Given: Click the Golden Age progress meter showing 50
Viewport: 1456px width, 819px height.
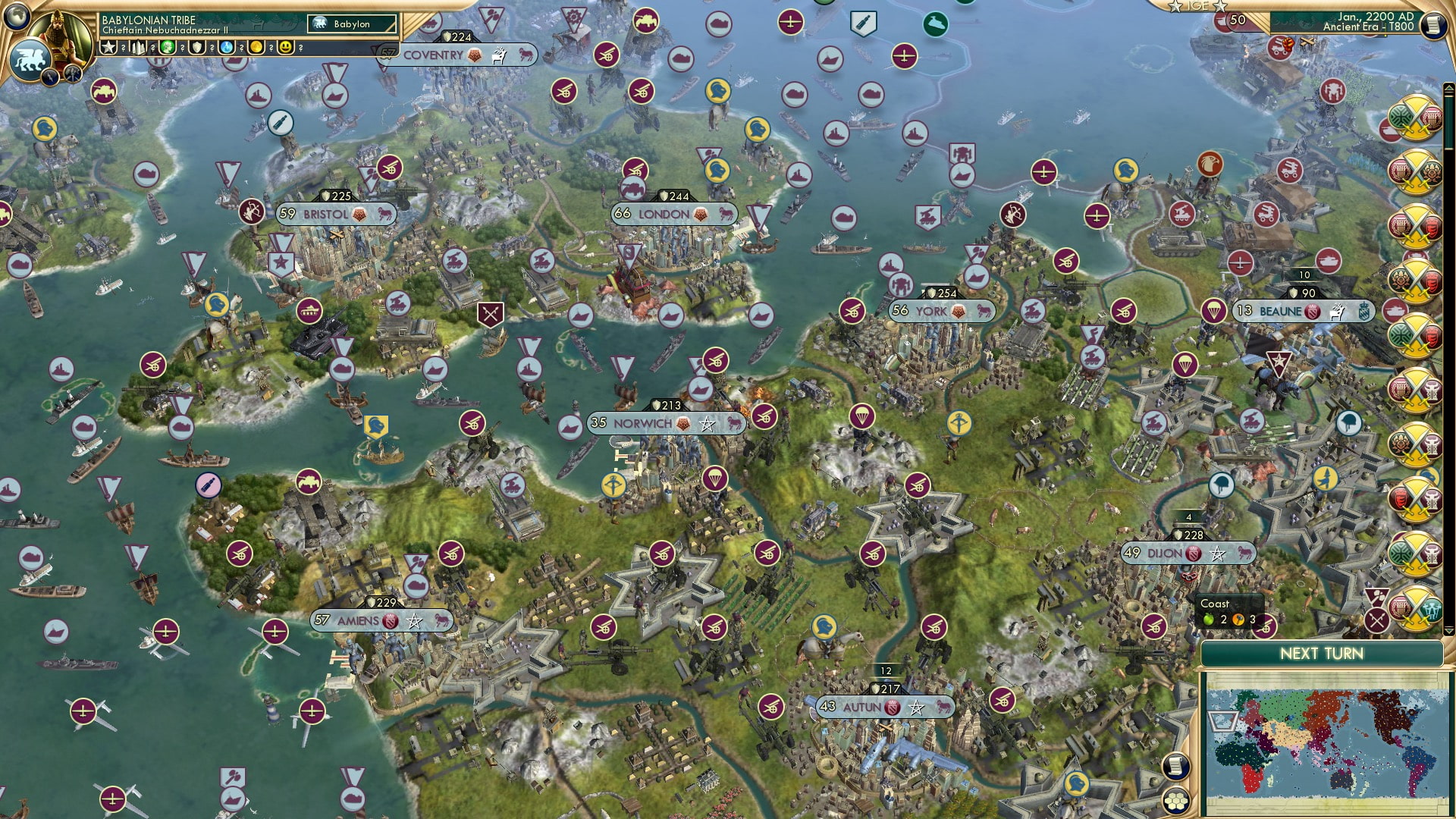Looking at the screenshot, I should (1236, 19).
